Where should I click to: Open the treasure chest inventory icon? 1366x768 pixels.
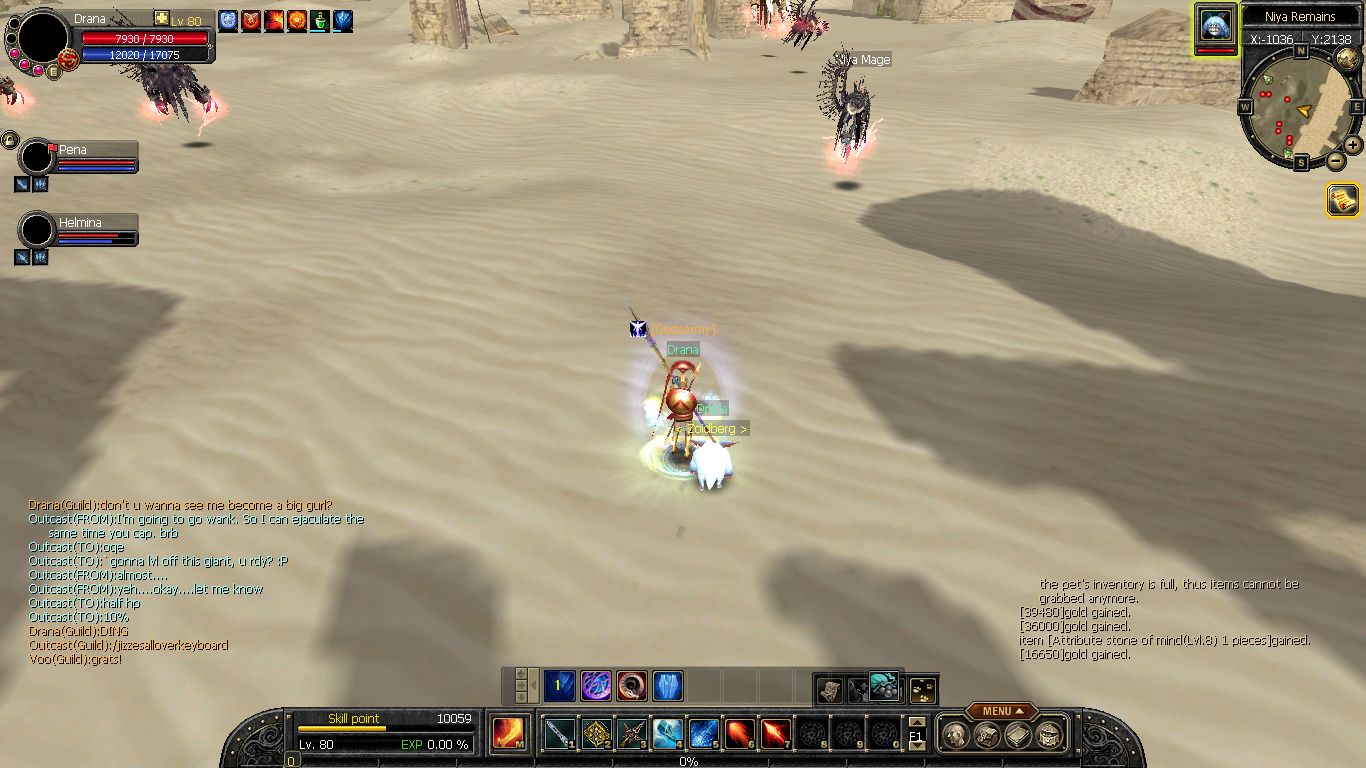click(1049, 736)
